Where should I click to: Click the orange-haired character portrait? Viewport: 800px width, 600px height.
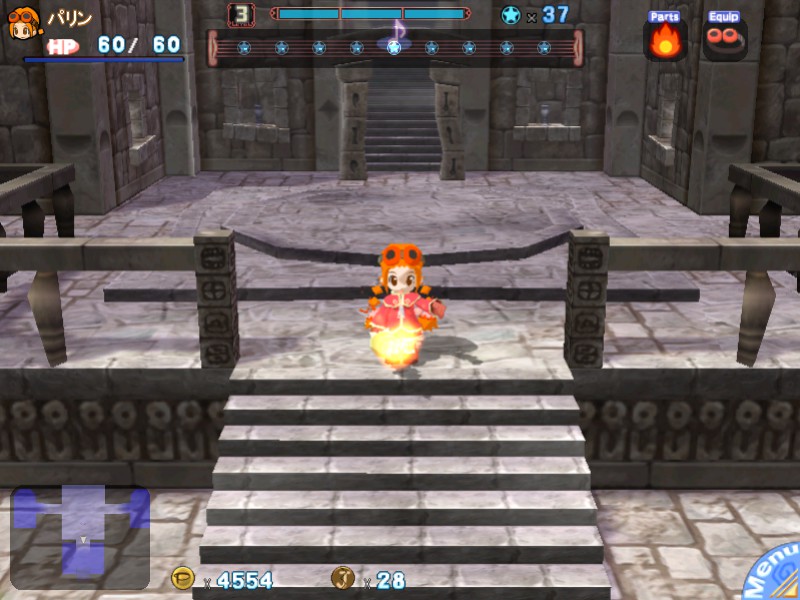tap(24, 24)
